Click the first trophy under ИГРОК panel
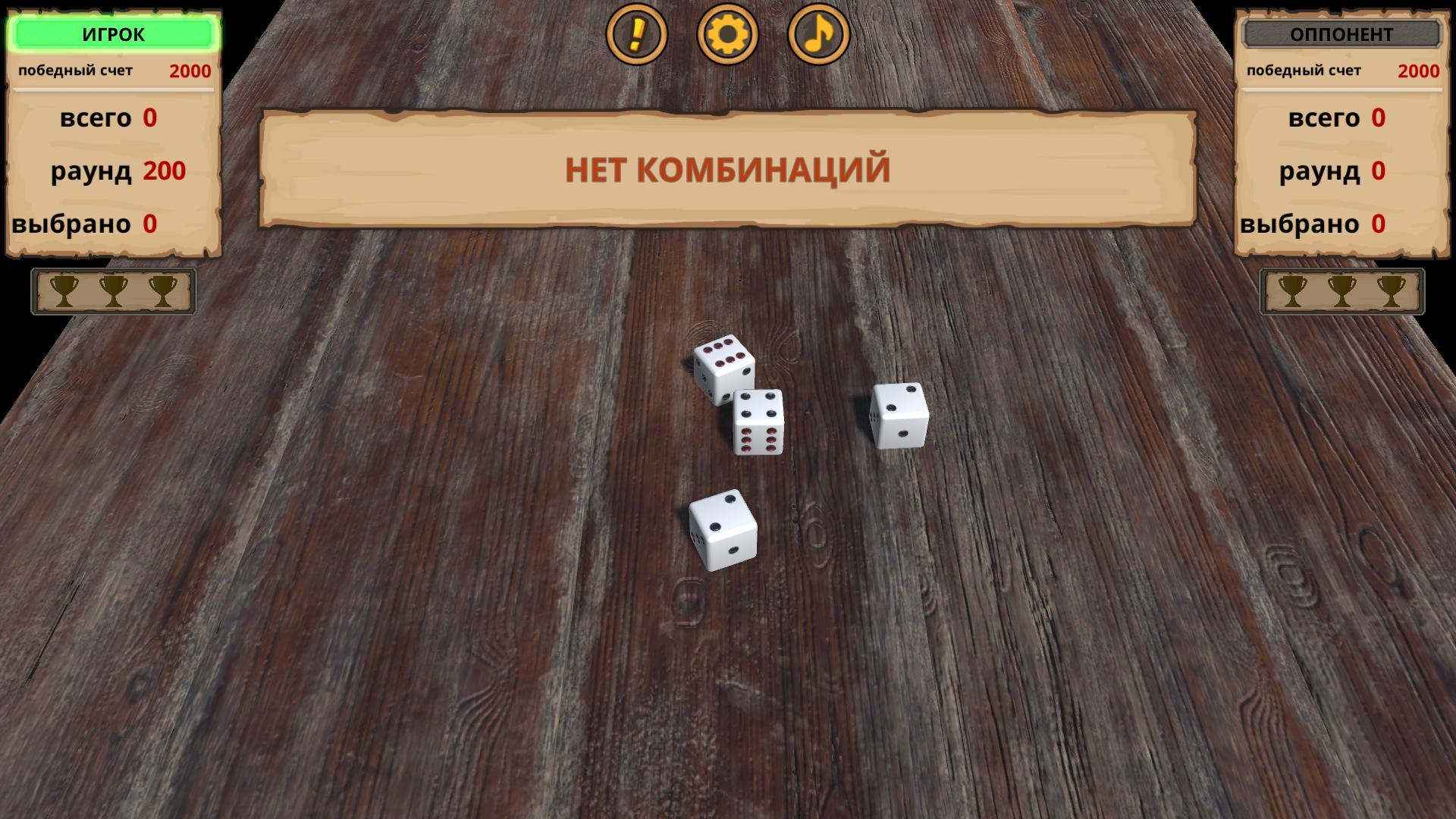Screen dimensions: 1456x819 (x=64, y=292)
